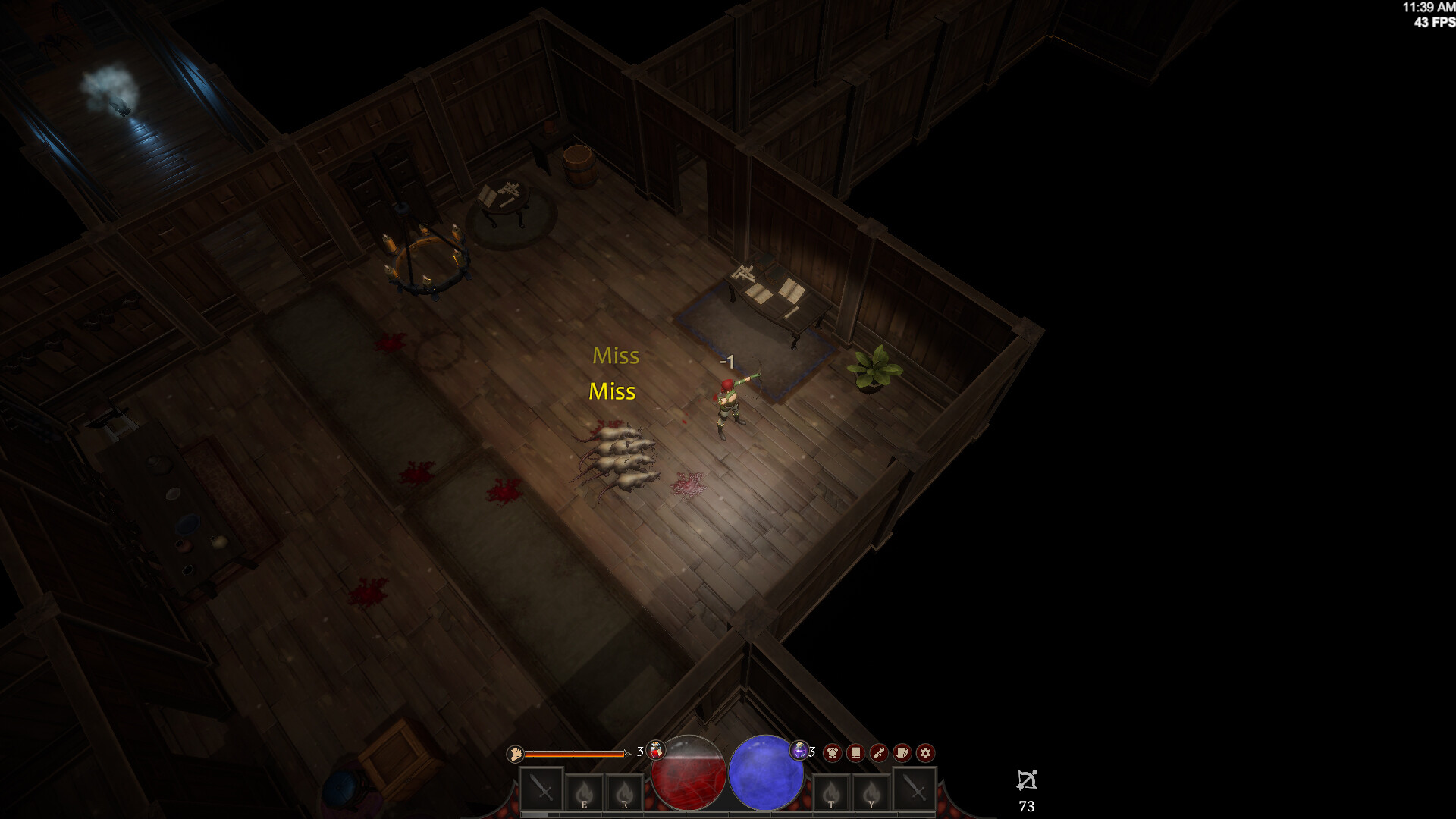Open the settings gear menu

point(925,753)
